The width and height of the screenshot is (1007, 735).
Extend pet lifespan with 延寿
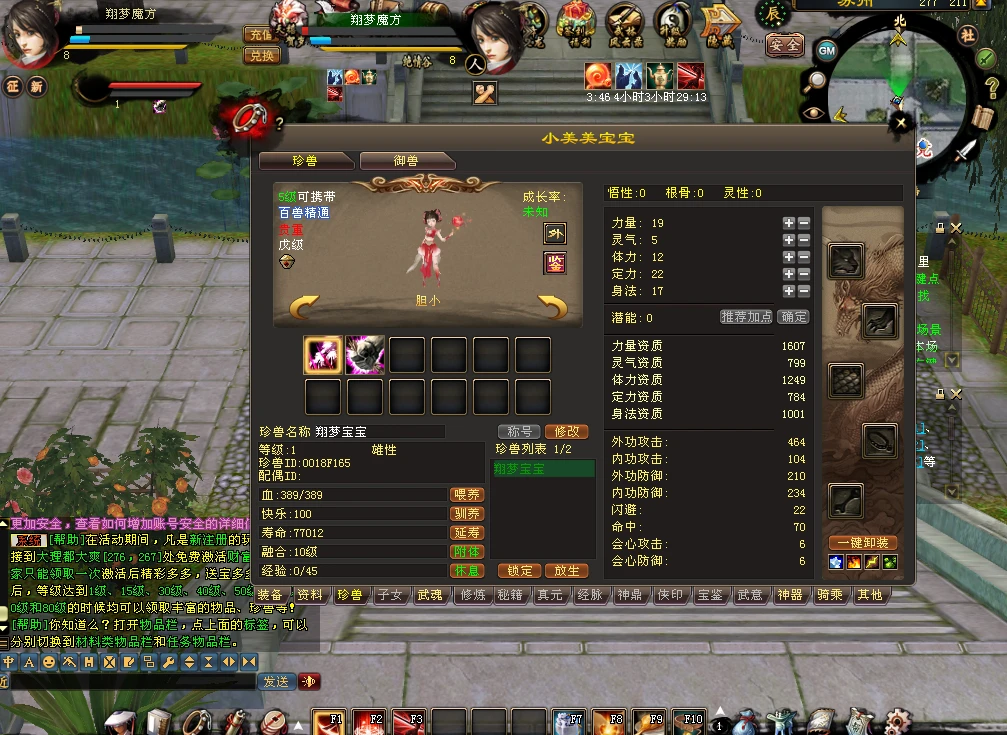(x=467, y=533)
